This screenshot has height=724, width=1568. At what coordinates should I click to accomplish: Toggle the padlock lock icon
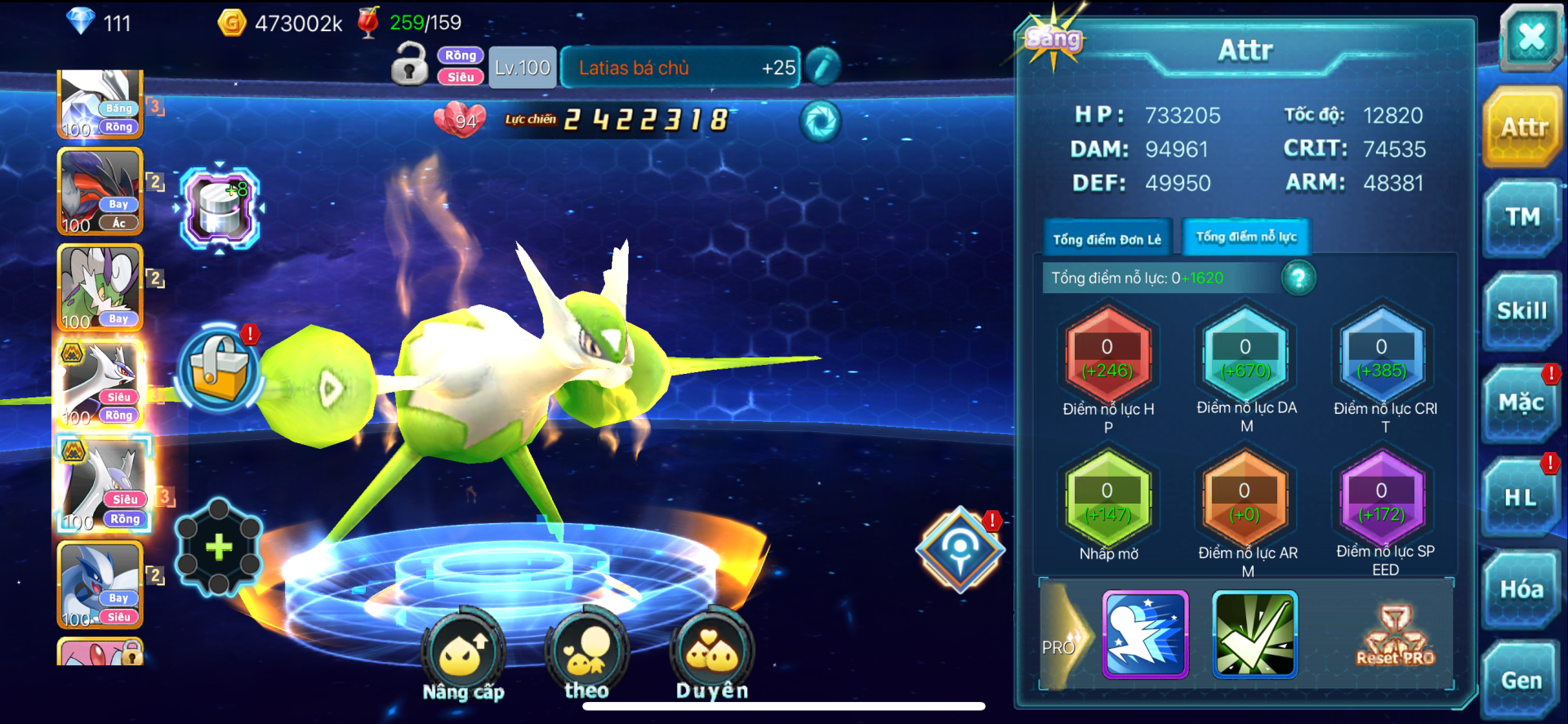click(x=409, y=65)
